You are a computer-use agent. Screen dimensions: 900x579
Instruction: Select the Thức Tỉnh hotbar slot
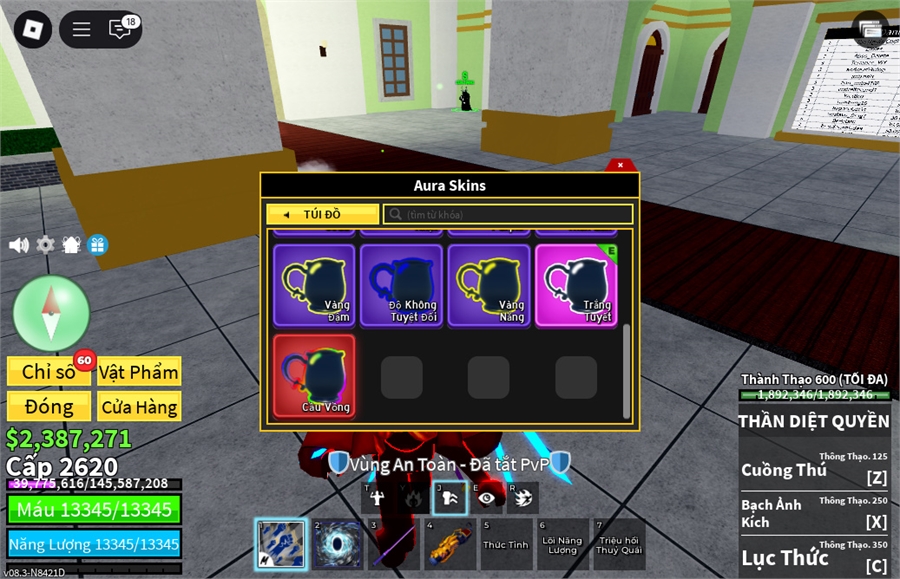tap(505, 544)
